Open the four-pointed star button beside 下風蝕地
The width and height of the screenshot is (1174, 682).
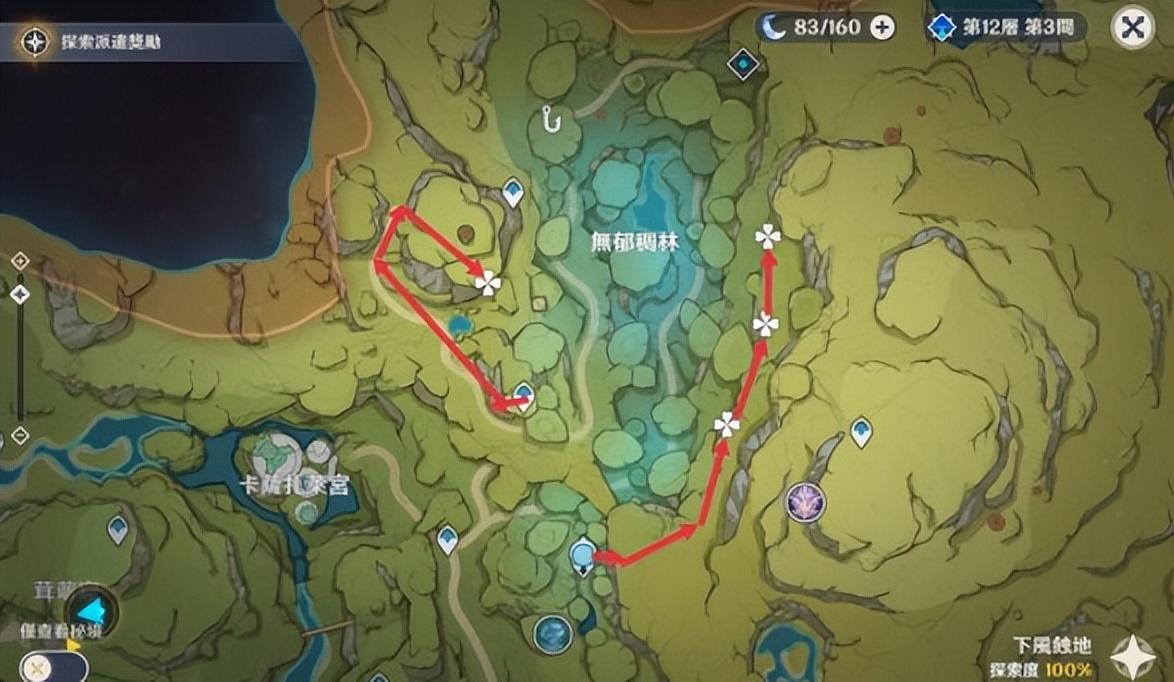coord(1133,656)
